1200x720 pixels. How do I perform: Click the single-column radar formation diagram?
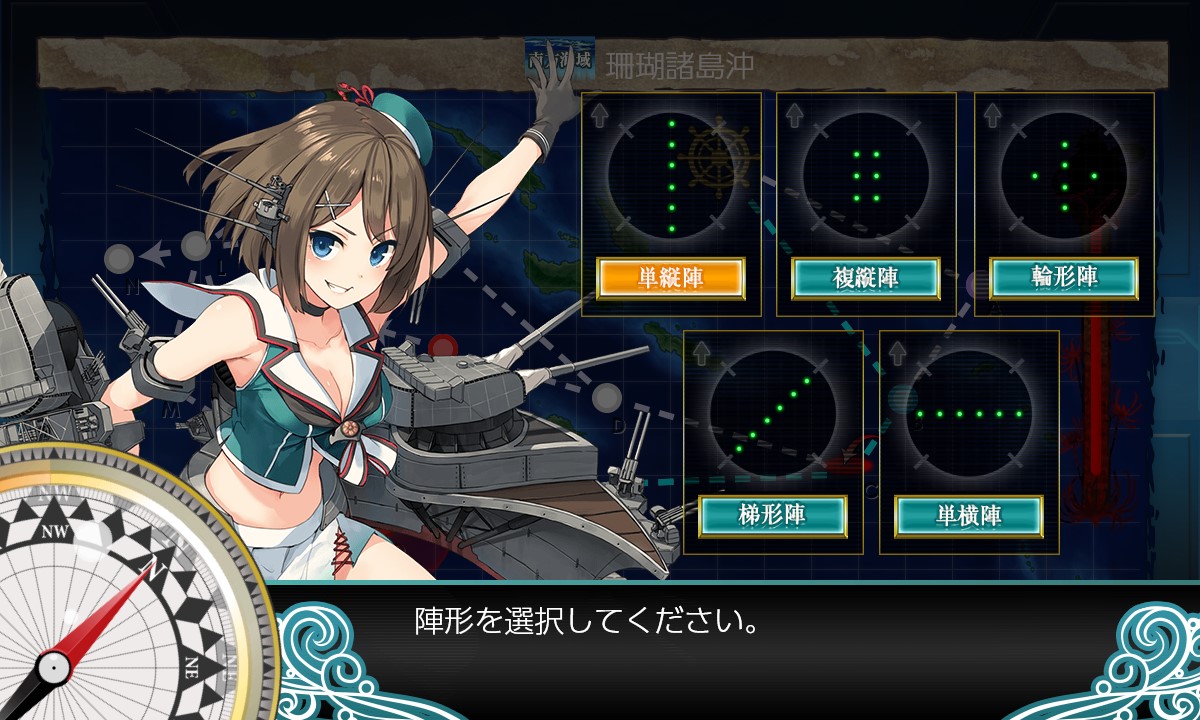[x=671, y=177]
